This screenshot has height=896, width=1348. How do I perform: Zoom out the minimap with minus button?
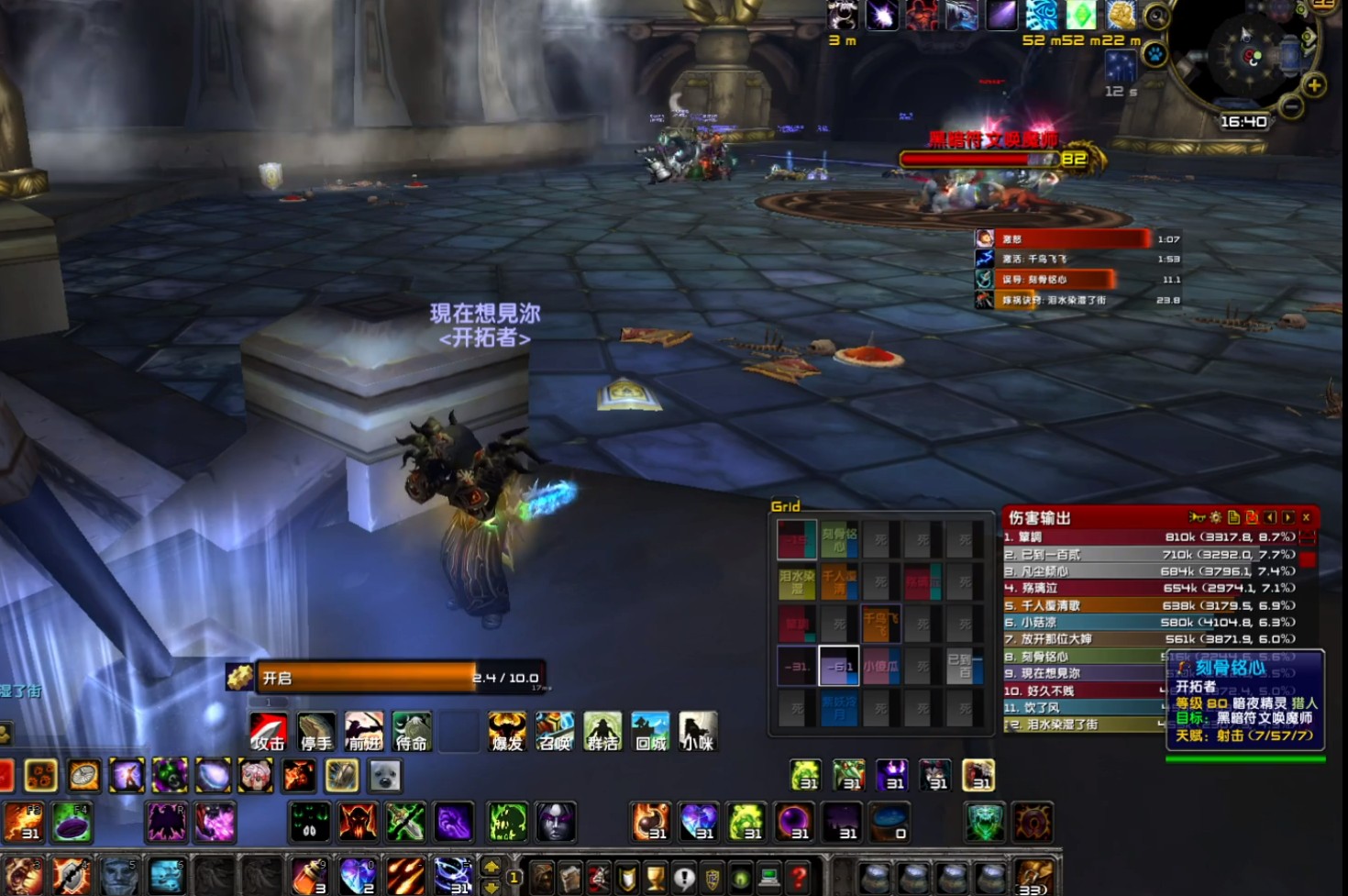(1291, 107)
